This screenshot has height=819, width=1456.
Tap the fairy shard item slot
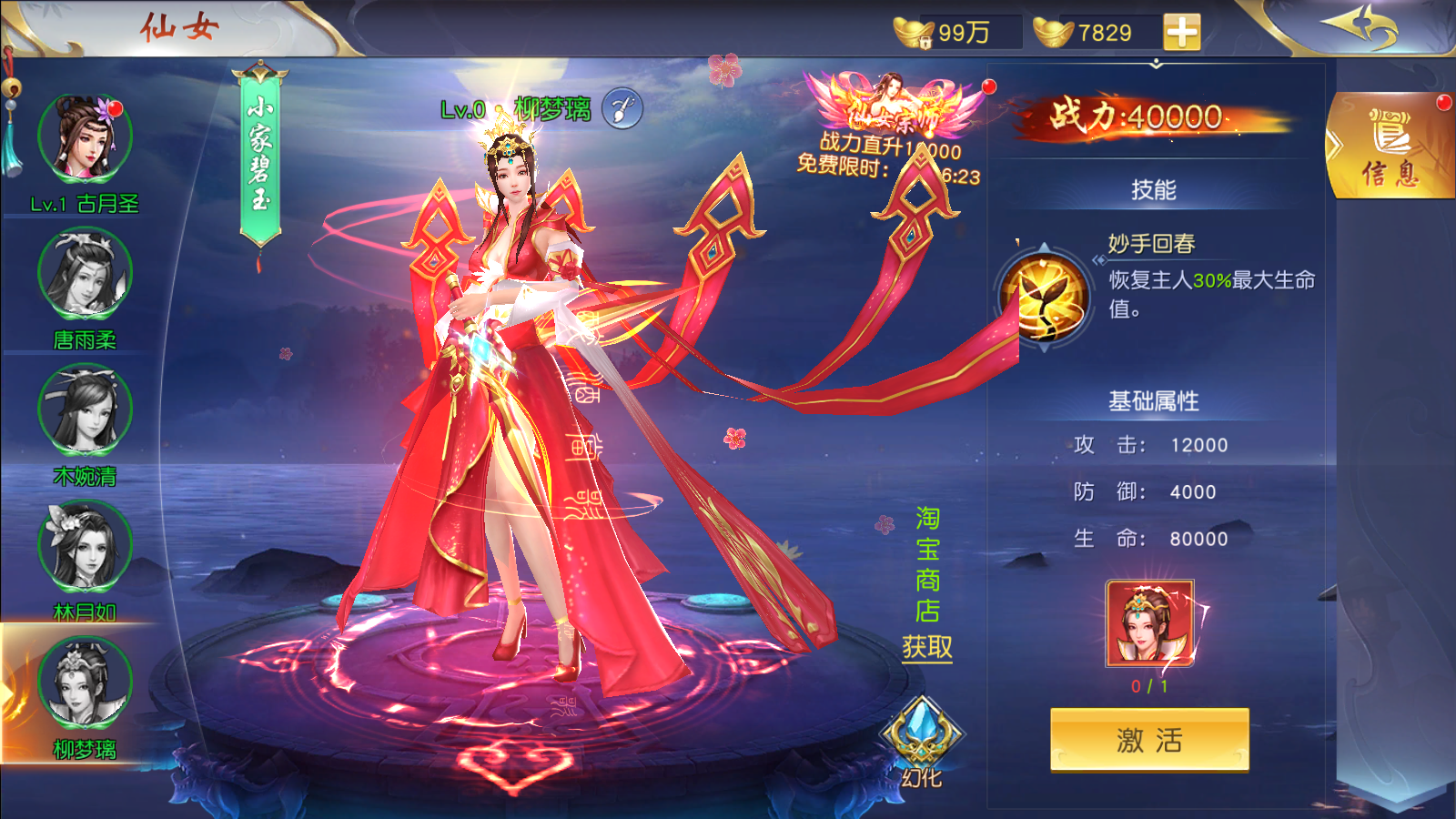tap(1149, 624)
